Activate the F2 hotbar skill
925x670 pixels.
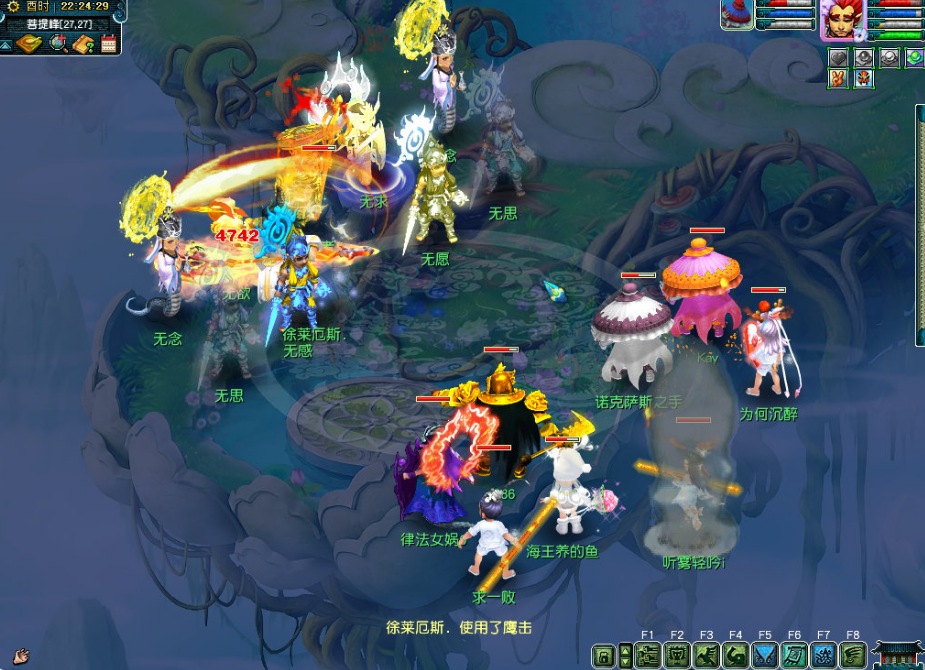click(677, 656)
